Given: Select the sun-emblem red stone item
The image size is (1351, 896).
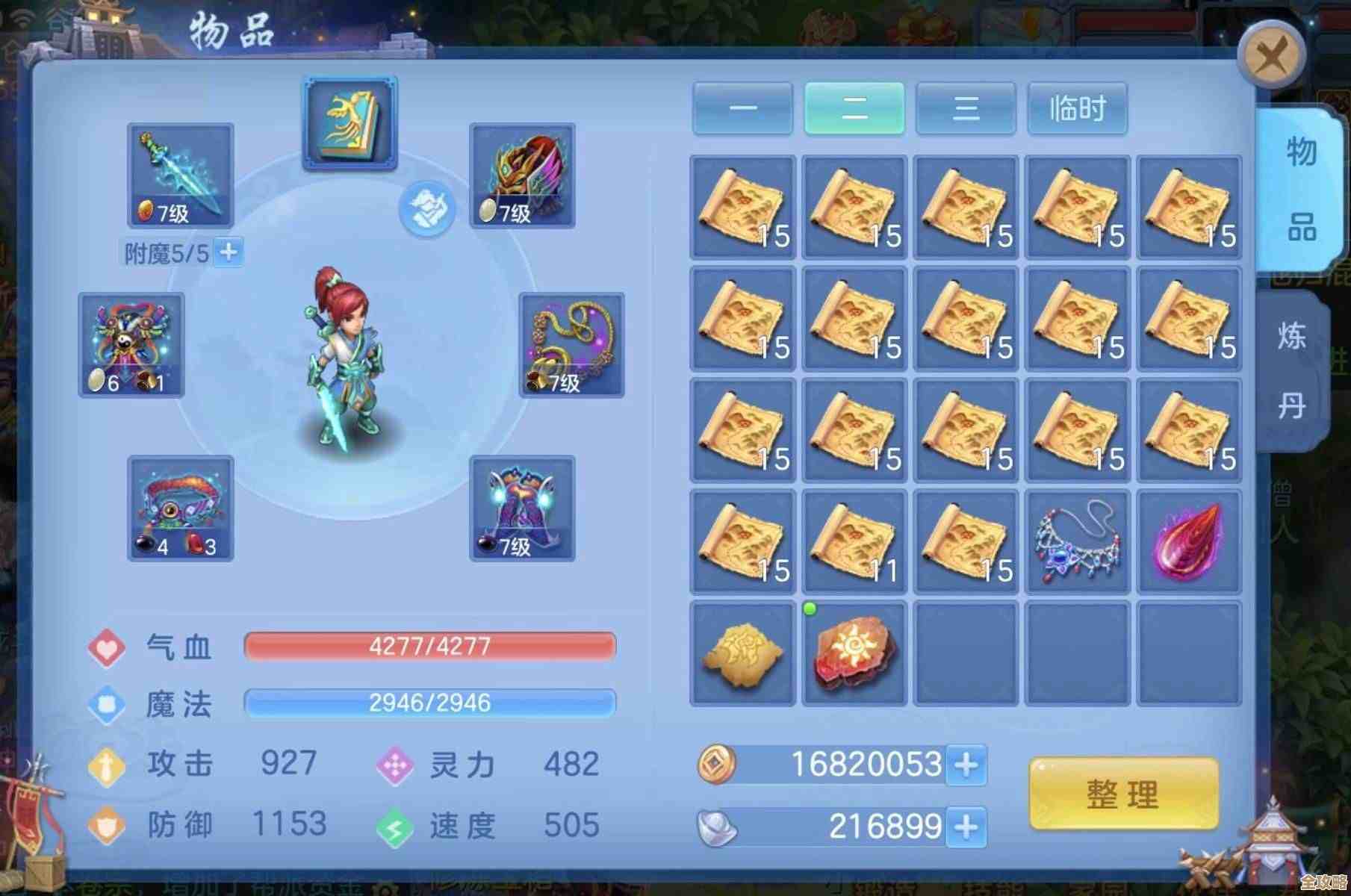Looking at the screenshot, I should pyautogui.click(x=854, y=653).
